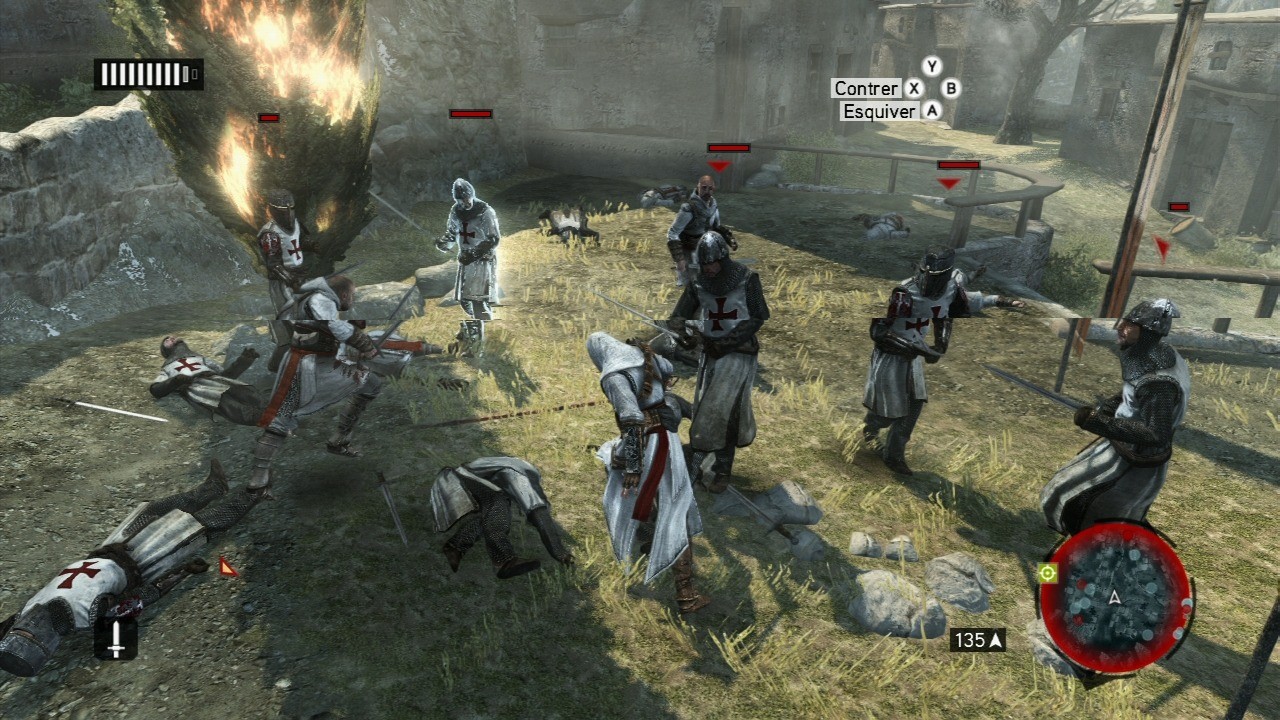Screen dimensions: 1280x720
Task: Open the circular red minimap
Action: pos(1114,597)
